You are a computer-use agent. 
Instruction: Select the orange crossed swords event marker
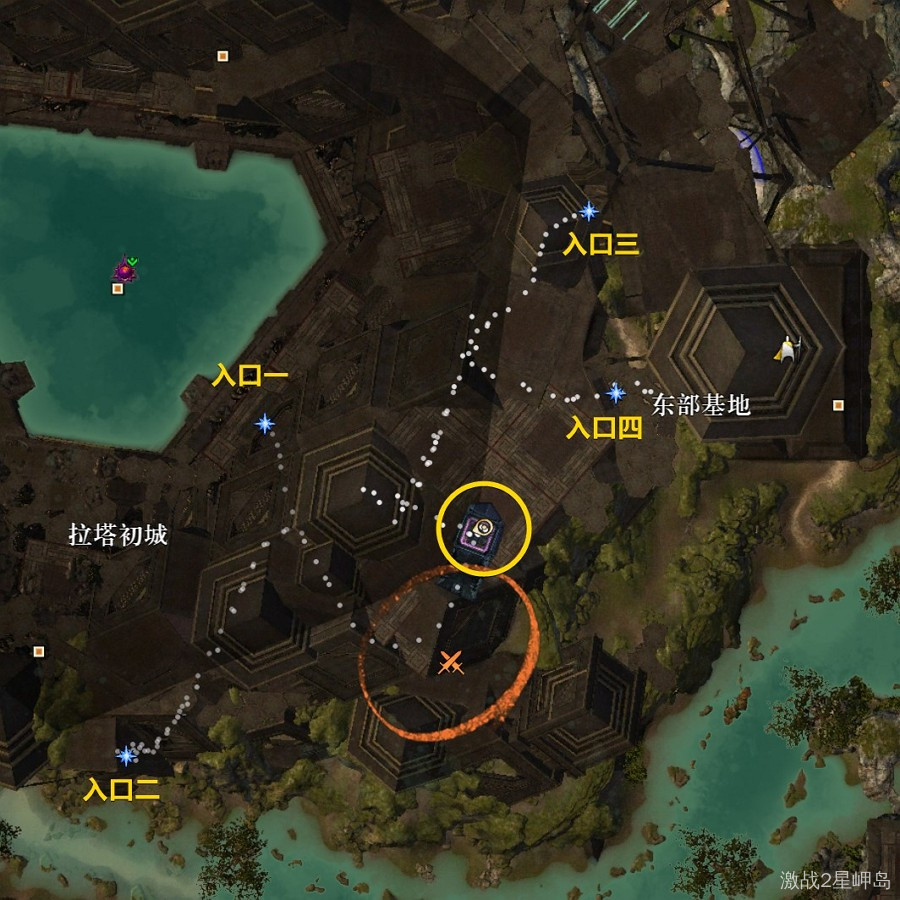pyautogui.click(x=451, y=661)
